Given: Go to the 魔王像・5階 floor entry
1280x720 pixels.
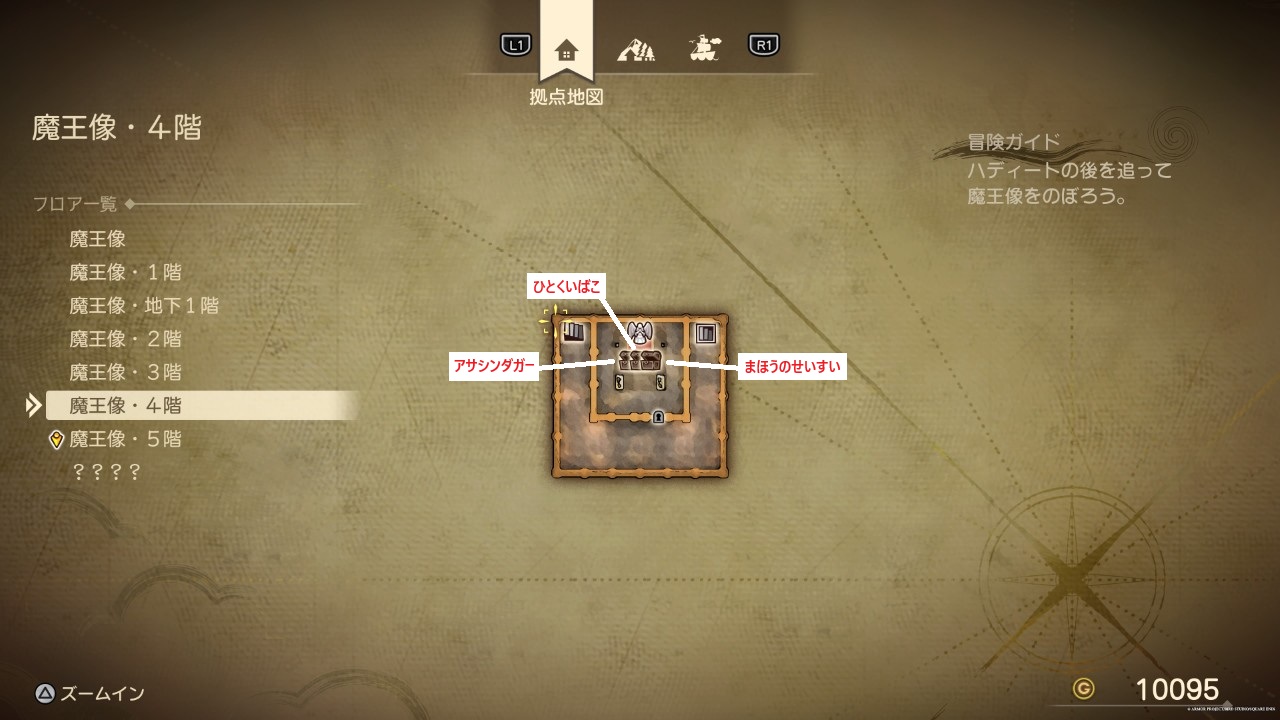Looking at the screenshot, I should [125, 439].
